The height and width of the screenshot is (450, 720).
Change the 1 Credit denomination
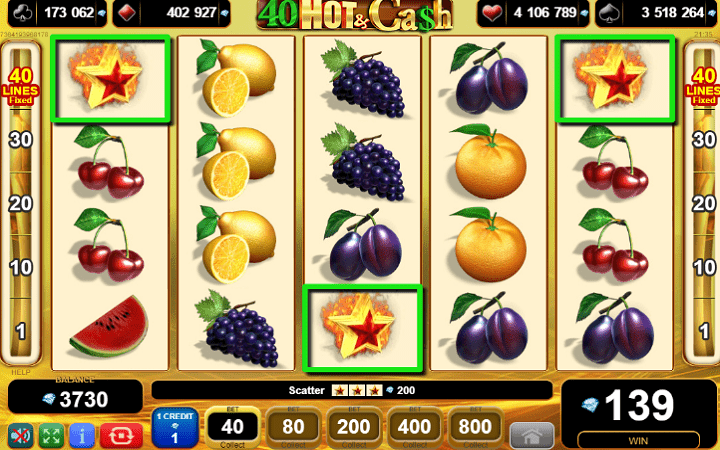point(175,430)
